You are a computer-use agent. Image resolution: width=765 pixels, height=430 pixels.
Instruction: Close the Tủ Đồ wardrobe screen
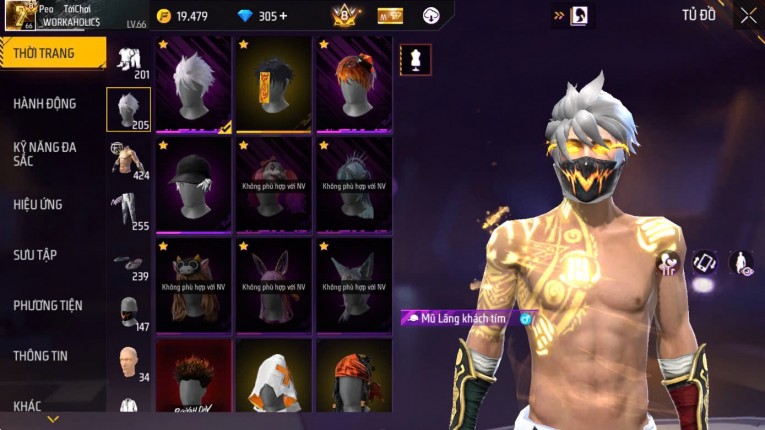click(748, 16)
